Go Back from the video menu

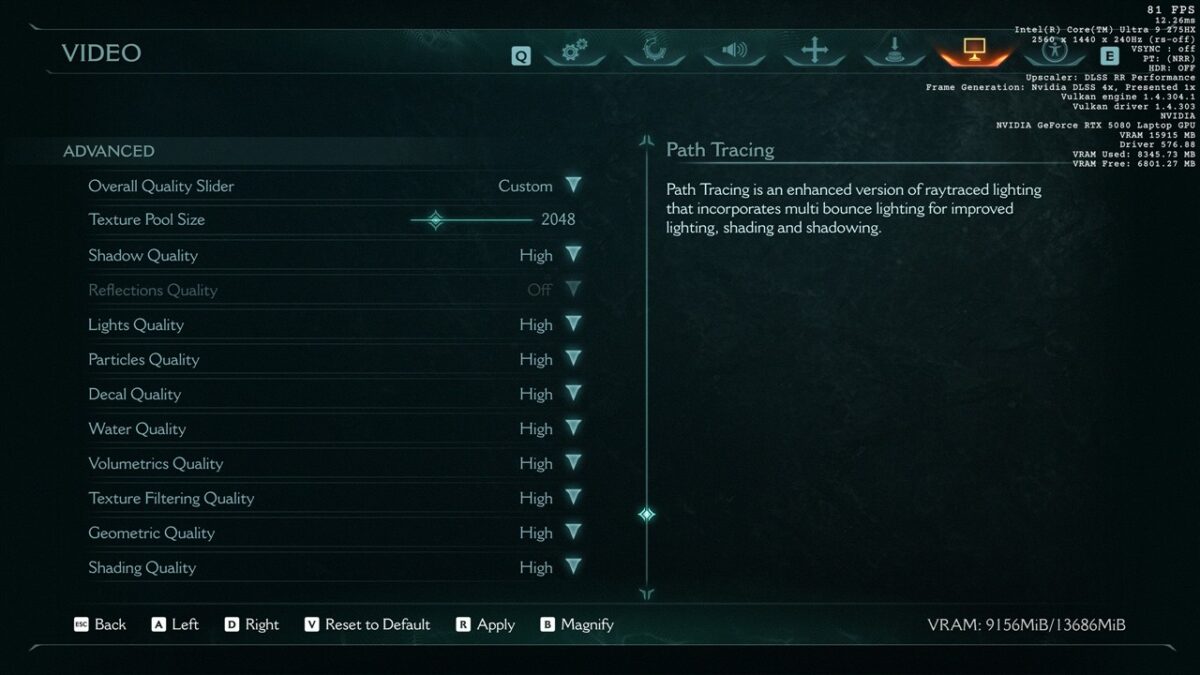click(x=100, y=624)
